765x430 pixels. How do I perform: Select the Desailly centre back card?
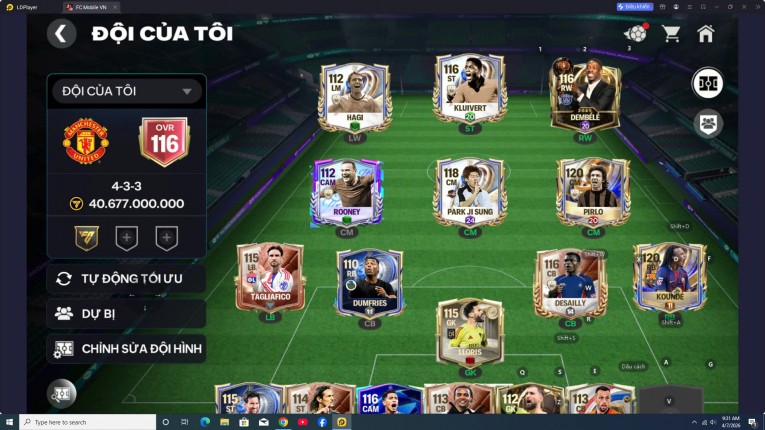click(x=570, y=282)
